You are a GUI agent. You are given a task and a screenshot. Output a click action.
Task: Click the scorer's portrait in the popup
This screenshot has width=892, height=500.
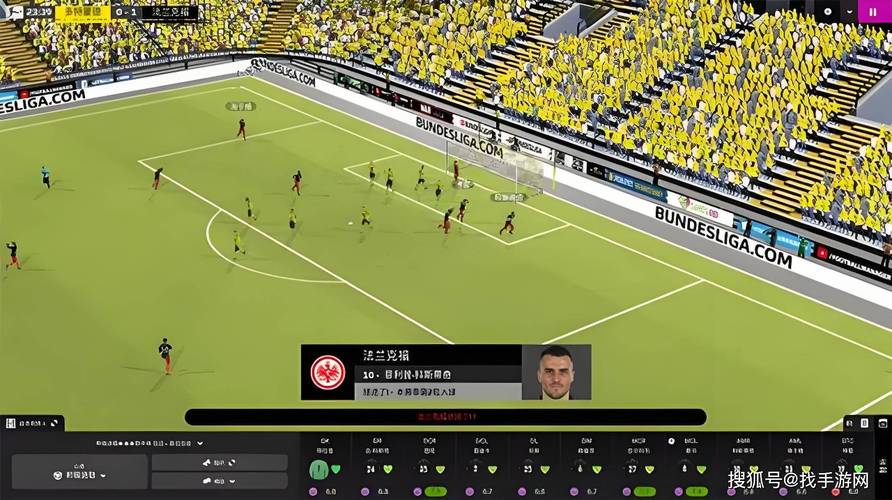click(x=556, y=372)
